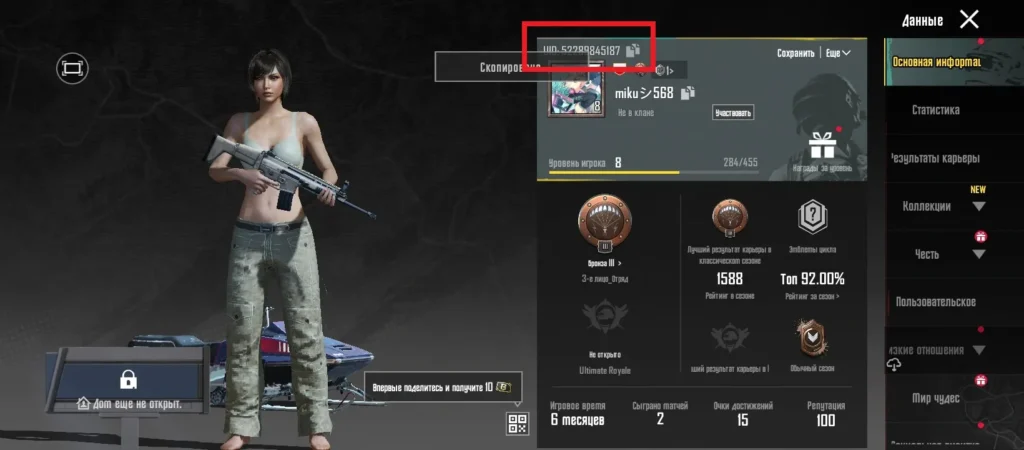Screen dimensions: 1024x450
Task: Open the player avatar portrait
Action: coord(575,90)
